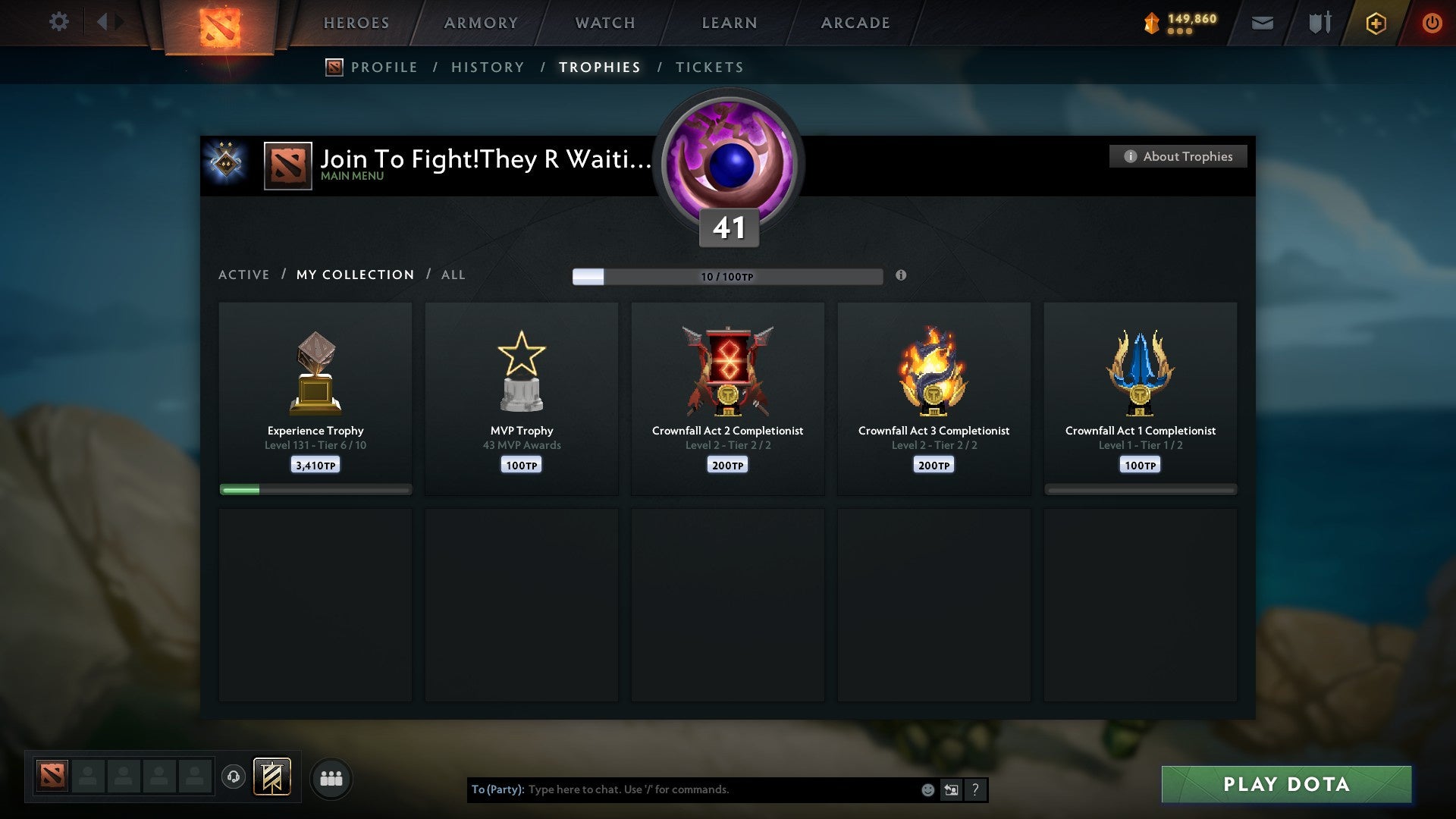
Task: Open the WATCH section
Action: point(604,23)
